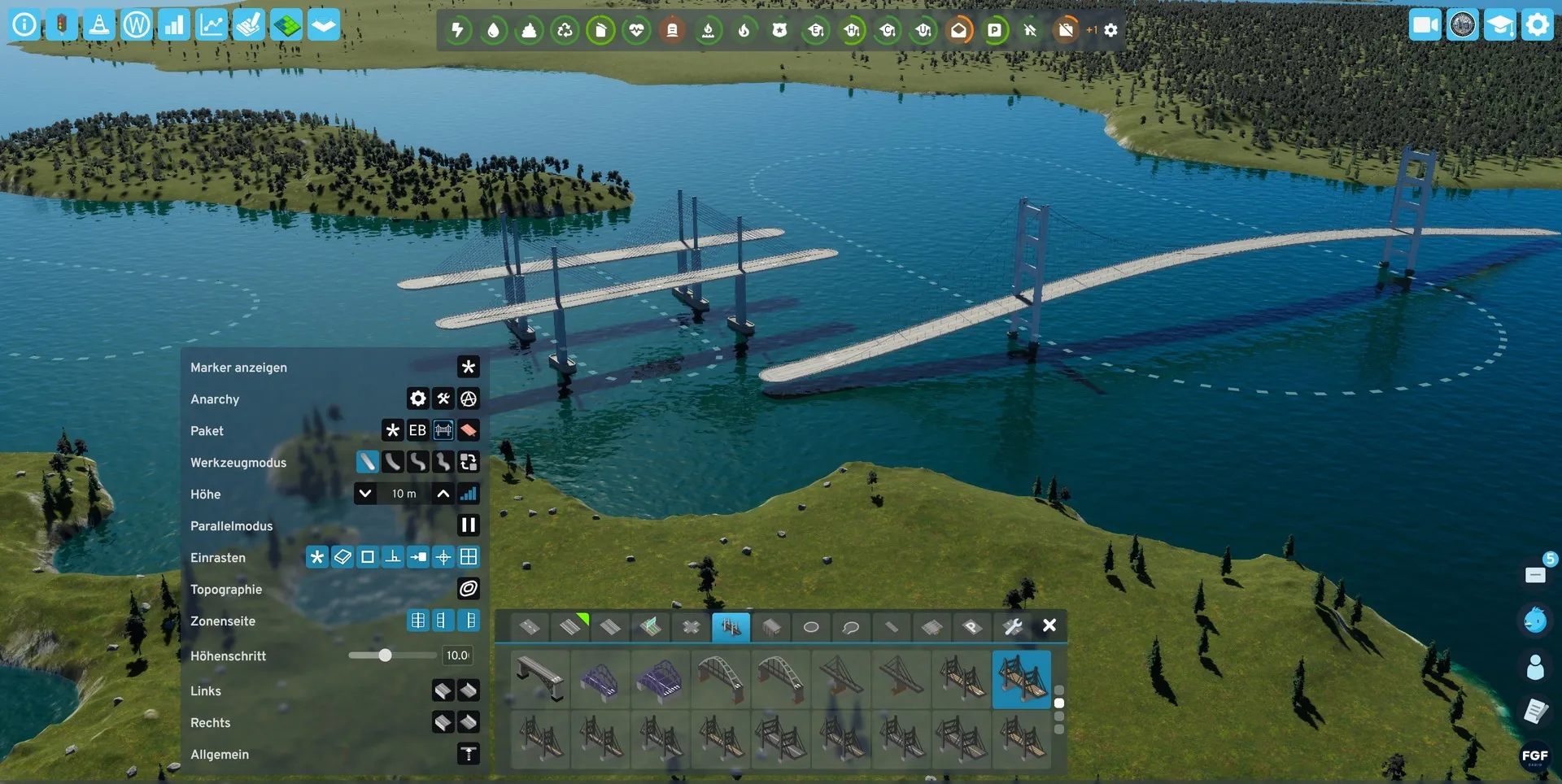Viewport: 1562px width, 784px height.
Task: Select the bridges tab in road menu
Action: click(731, 627)
